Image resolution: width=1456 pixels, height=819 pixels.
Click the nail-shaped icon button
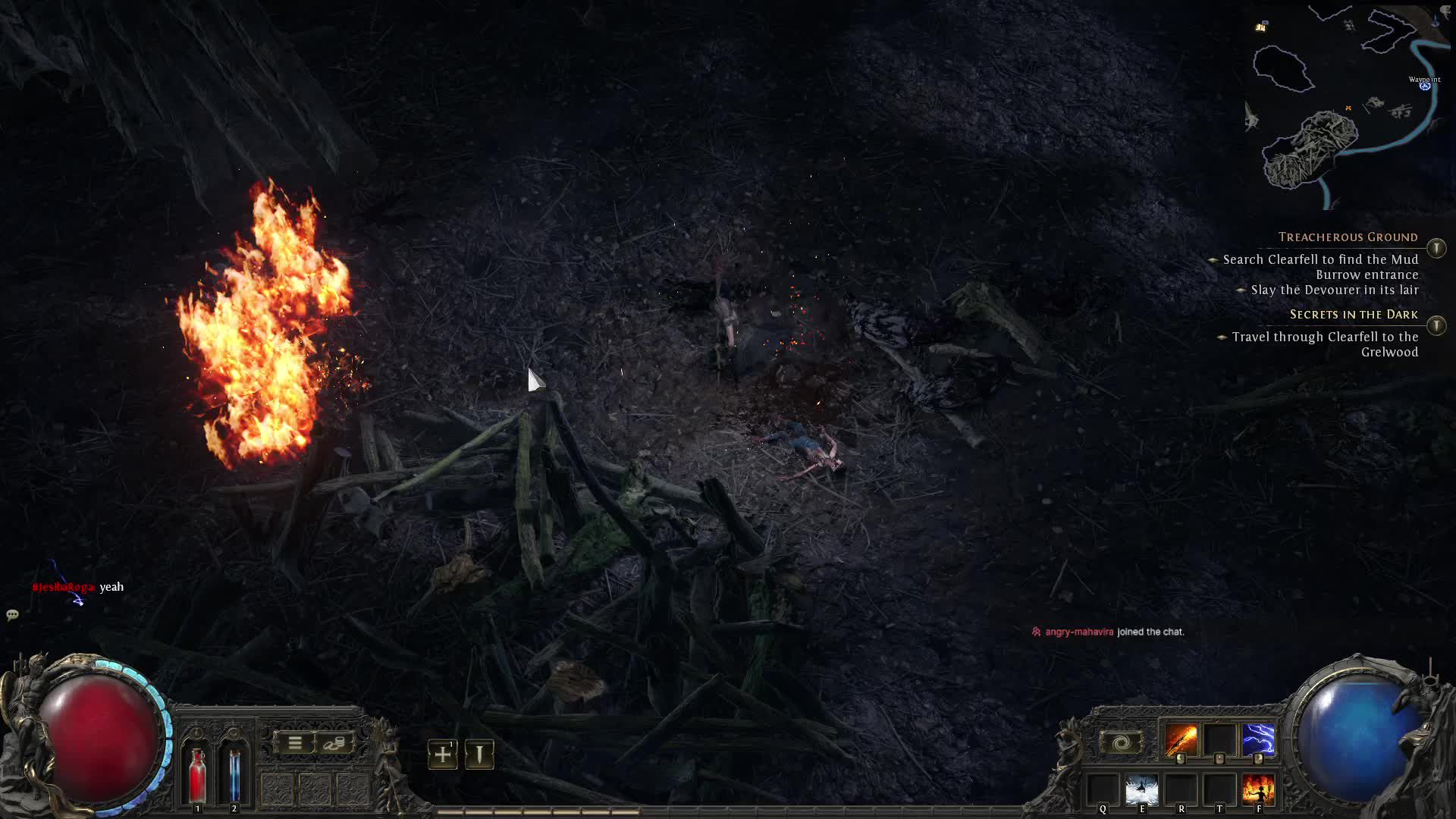(479, 755)
